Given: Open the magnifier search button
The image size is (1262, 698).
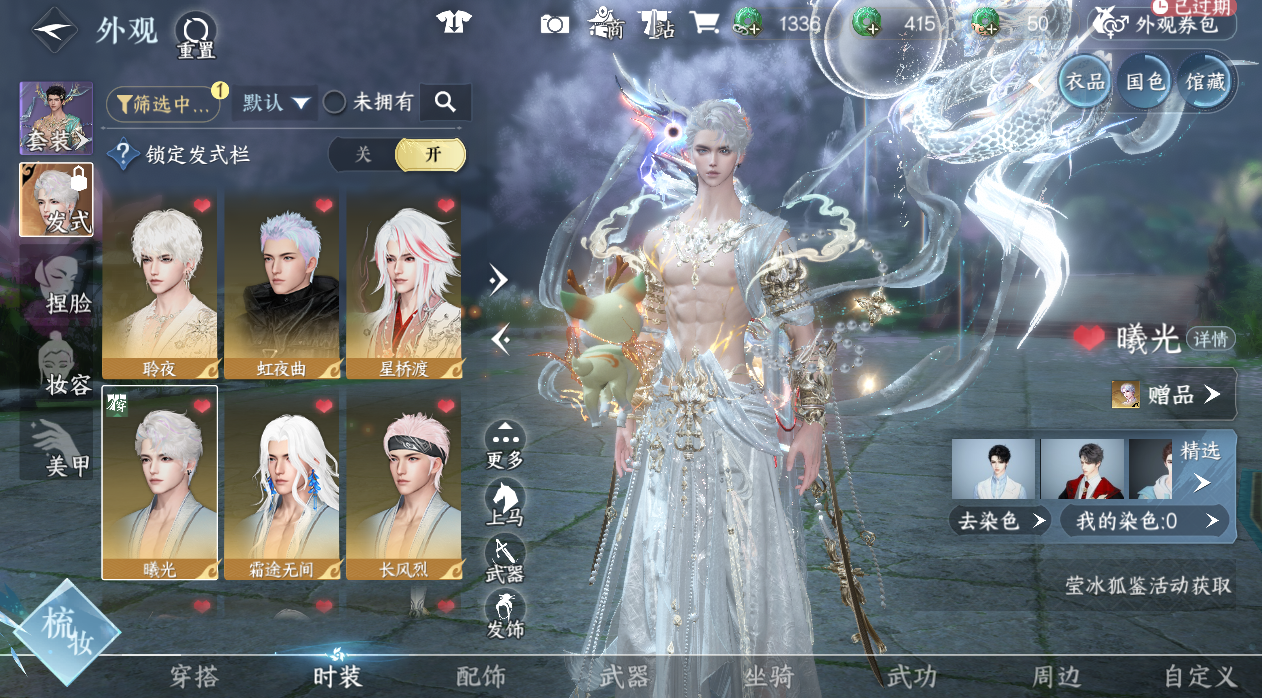Looking at the screenshot, I should point(445,102).
